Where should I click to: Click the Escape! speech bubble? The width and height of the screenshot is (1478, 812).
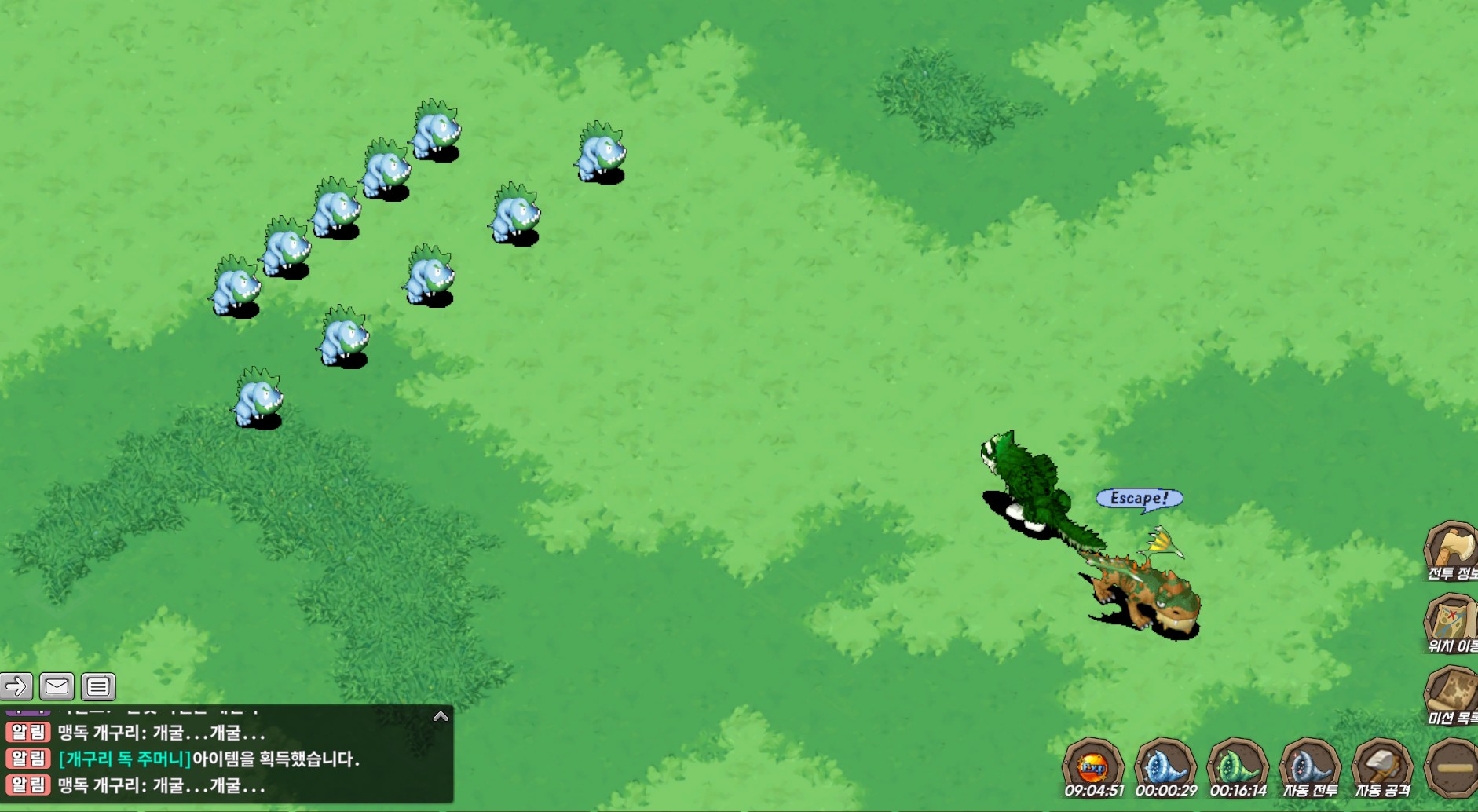1139,498
